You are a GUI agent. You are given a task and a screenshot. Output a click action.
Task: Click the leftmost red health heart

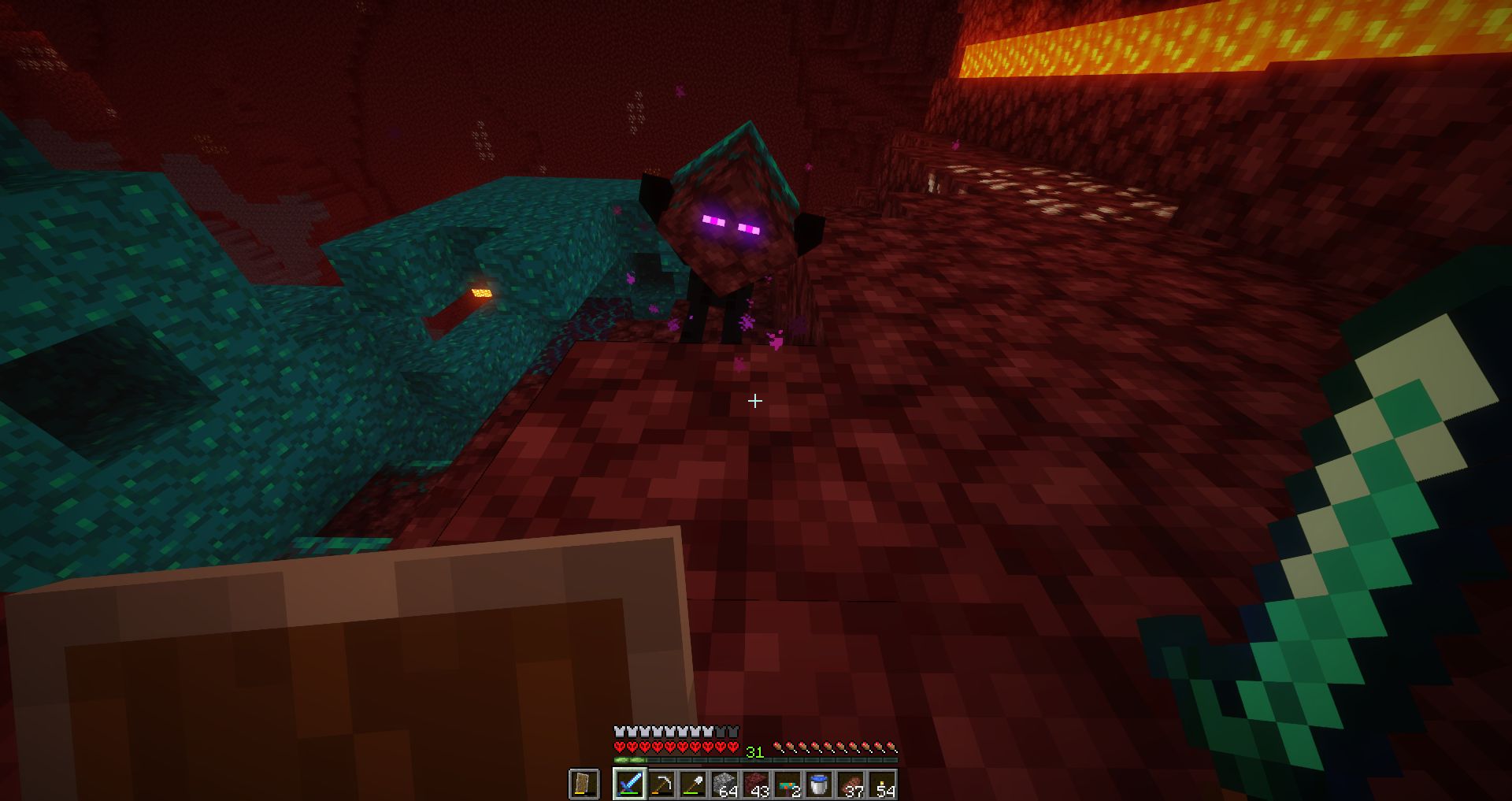[619, 747]
